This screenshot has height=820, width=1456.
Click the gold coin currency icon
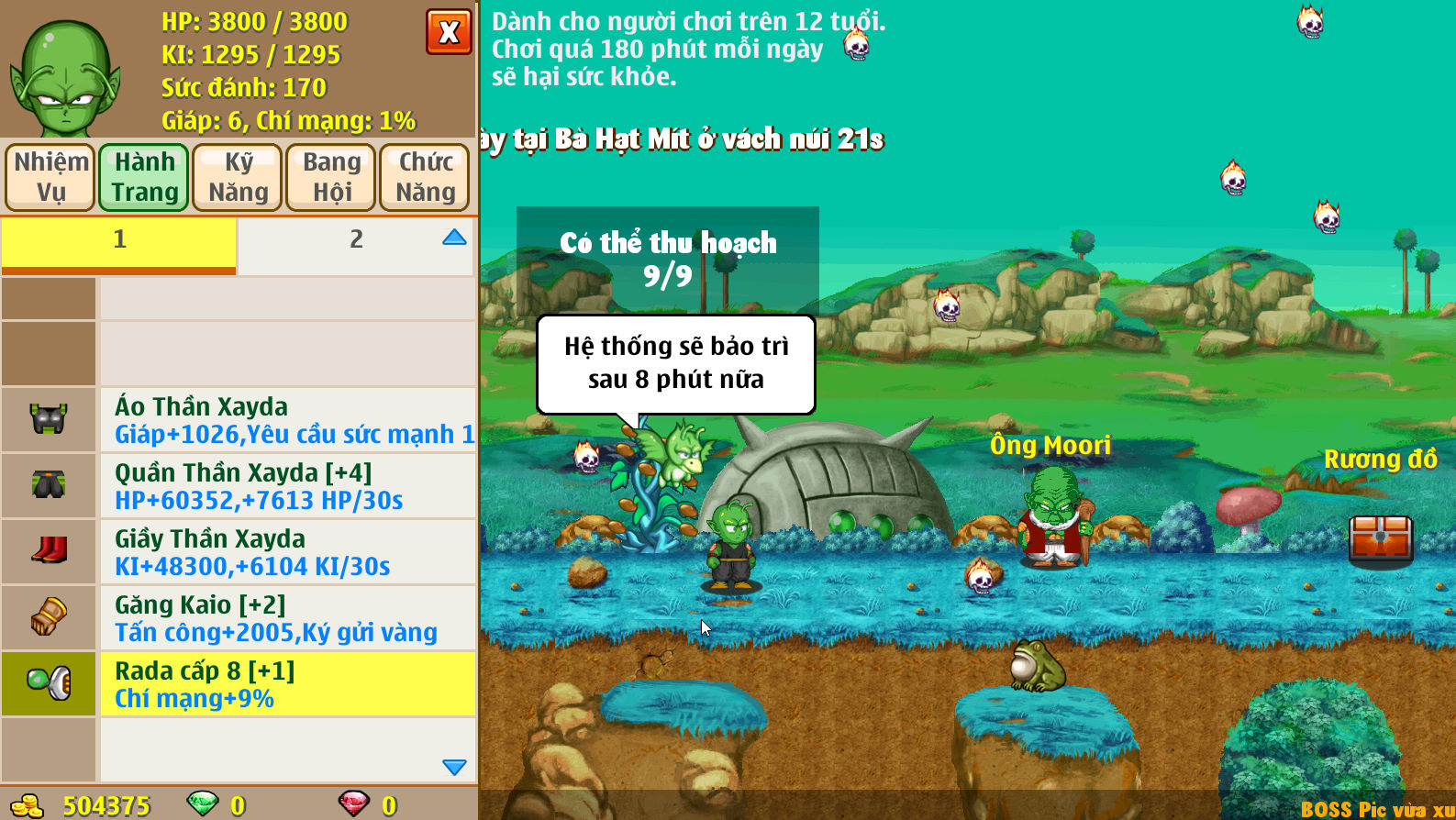tap(28, 804)
